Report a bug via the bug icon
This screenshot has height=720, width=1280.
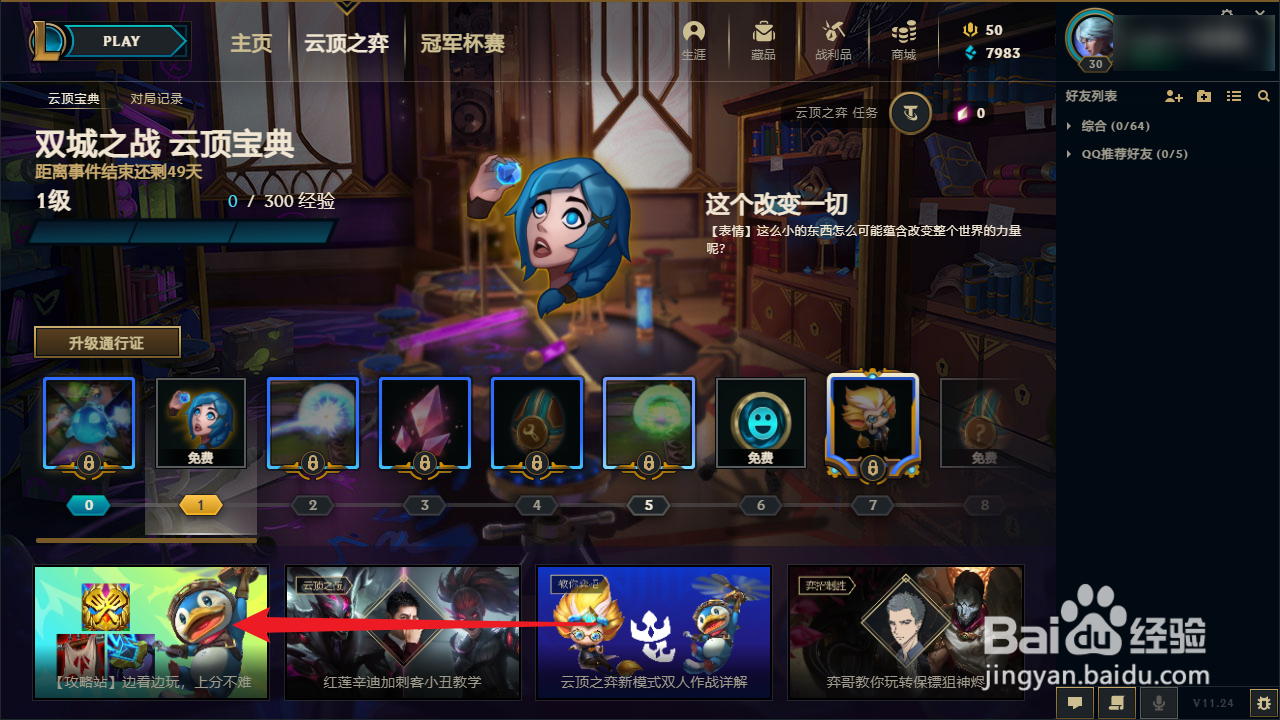[1264, 702]
